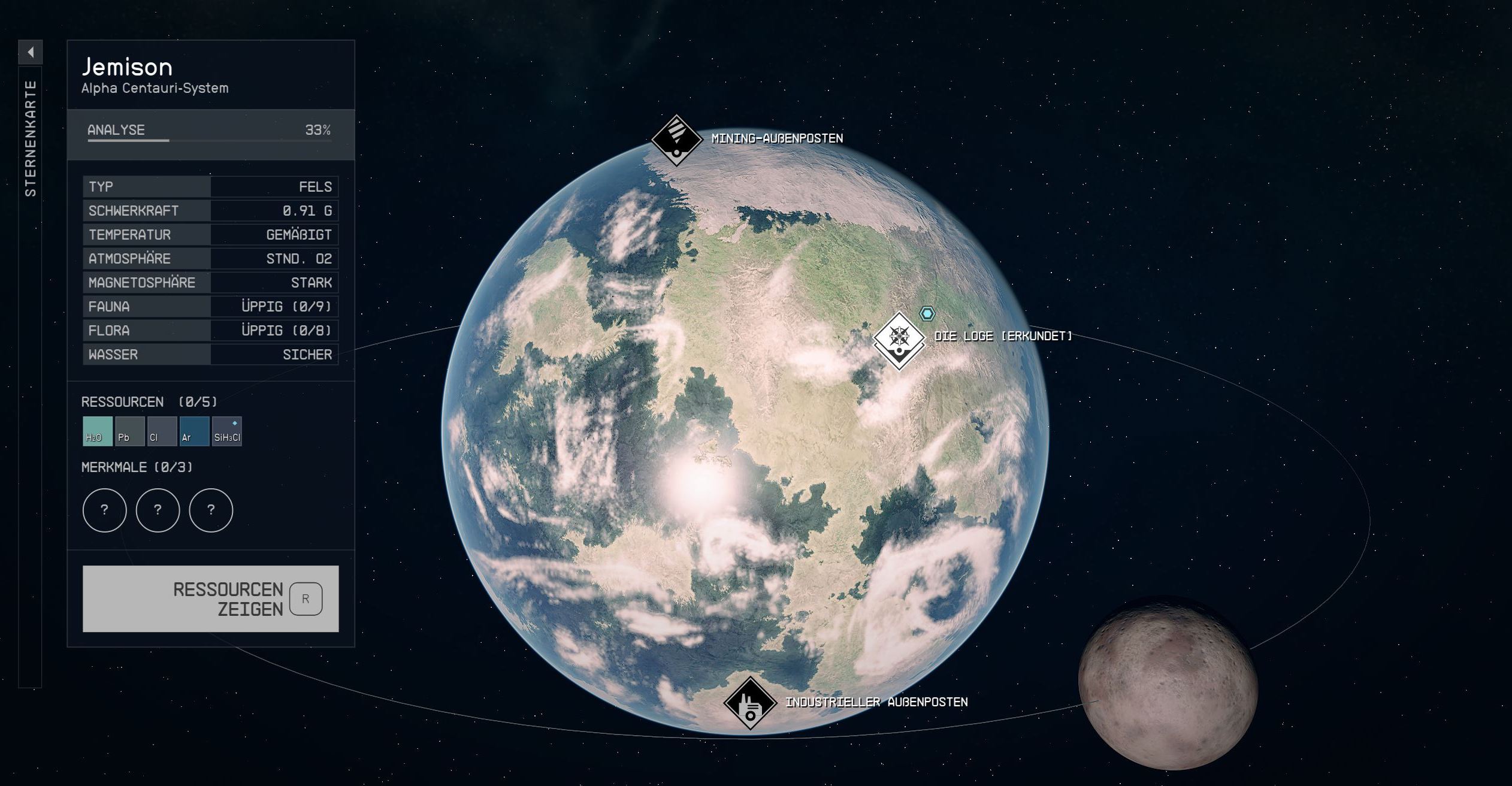Collapse panel with the back arrow

[31, 52]
